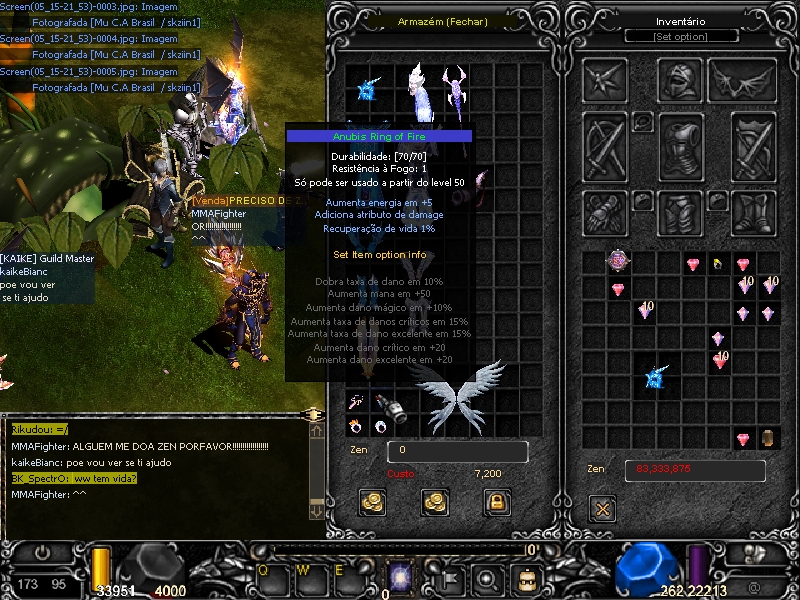Select the helmet equipment slot
Viewport: 800px width, 600px height.
click(x=681, y=81)
